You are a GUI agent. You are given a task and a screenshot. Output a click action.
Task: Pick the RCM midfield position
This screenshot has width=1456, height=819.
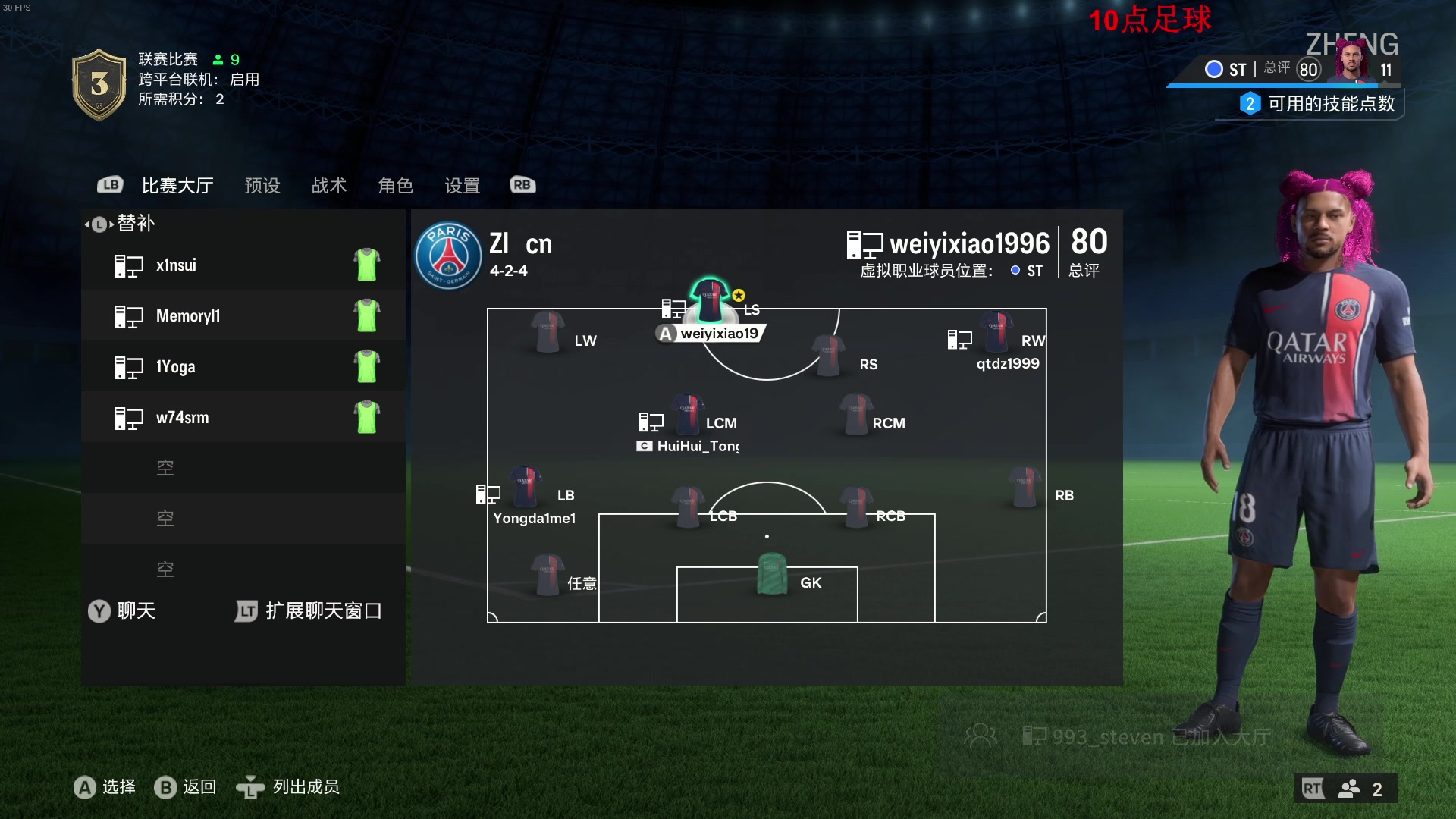[x=856, y=416]
